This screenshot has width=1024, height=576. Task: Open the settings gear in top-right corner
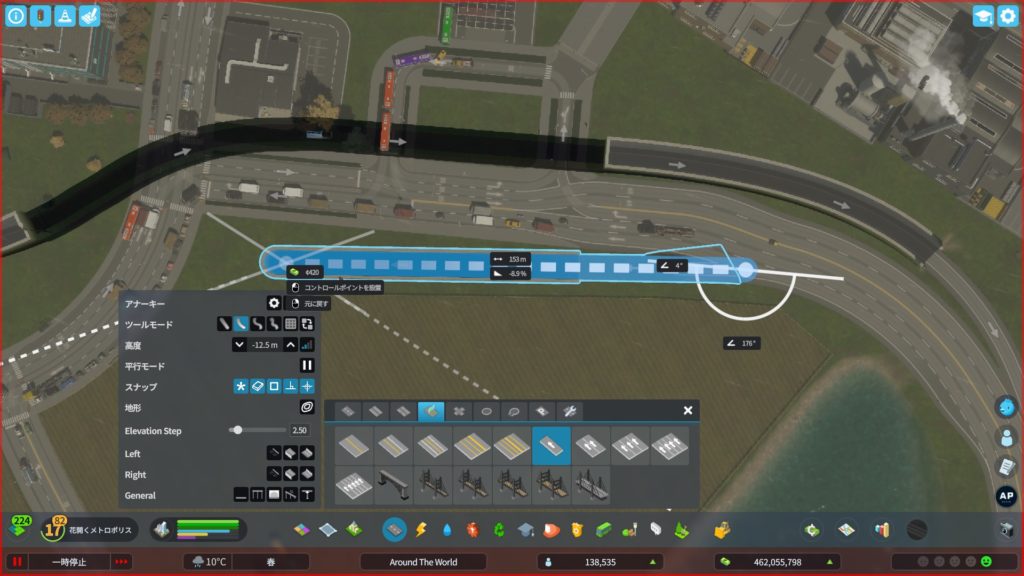[1007, 16]
